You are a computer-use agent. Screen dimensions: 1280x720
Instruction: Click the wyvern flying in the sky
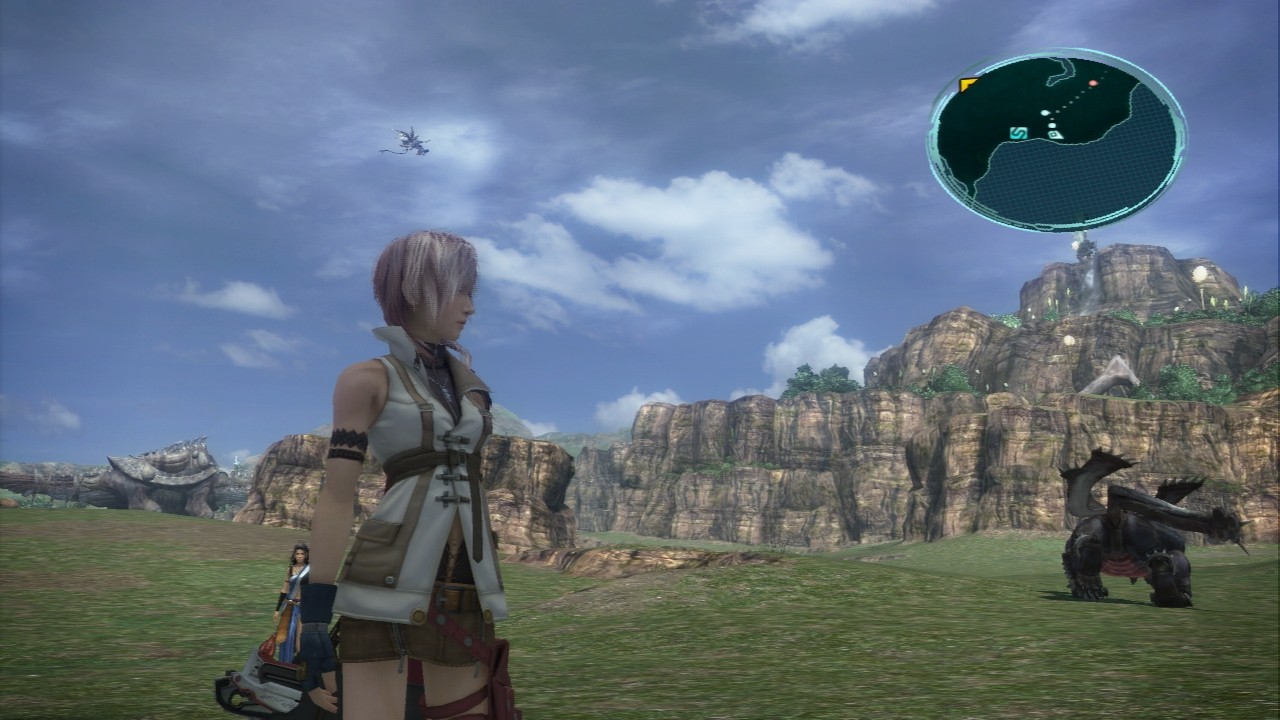pyautogui.click(x=408, y=140)
